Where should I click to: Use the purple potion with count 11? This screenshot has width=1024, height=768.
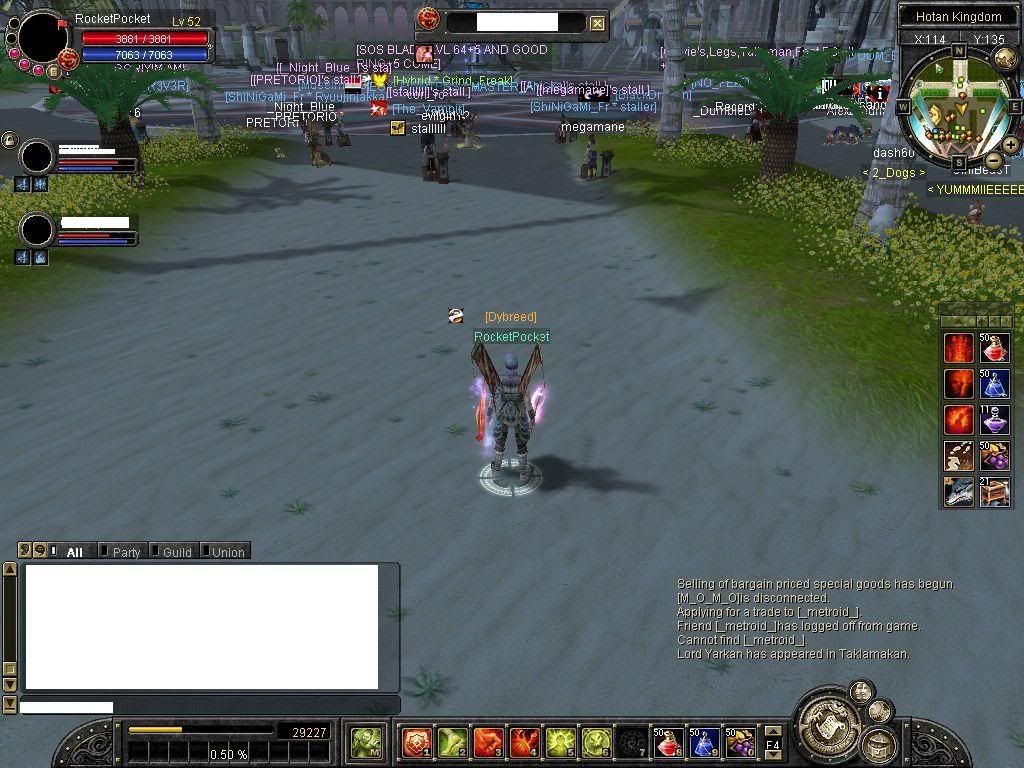(x=995, y=420)
